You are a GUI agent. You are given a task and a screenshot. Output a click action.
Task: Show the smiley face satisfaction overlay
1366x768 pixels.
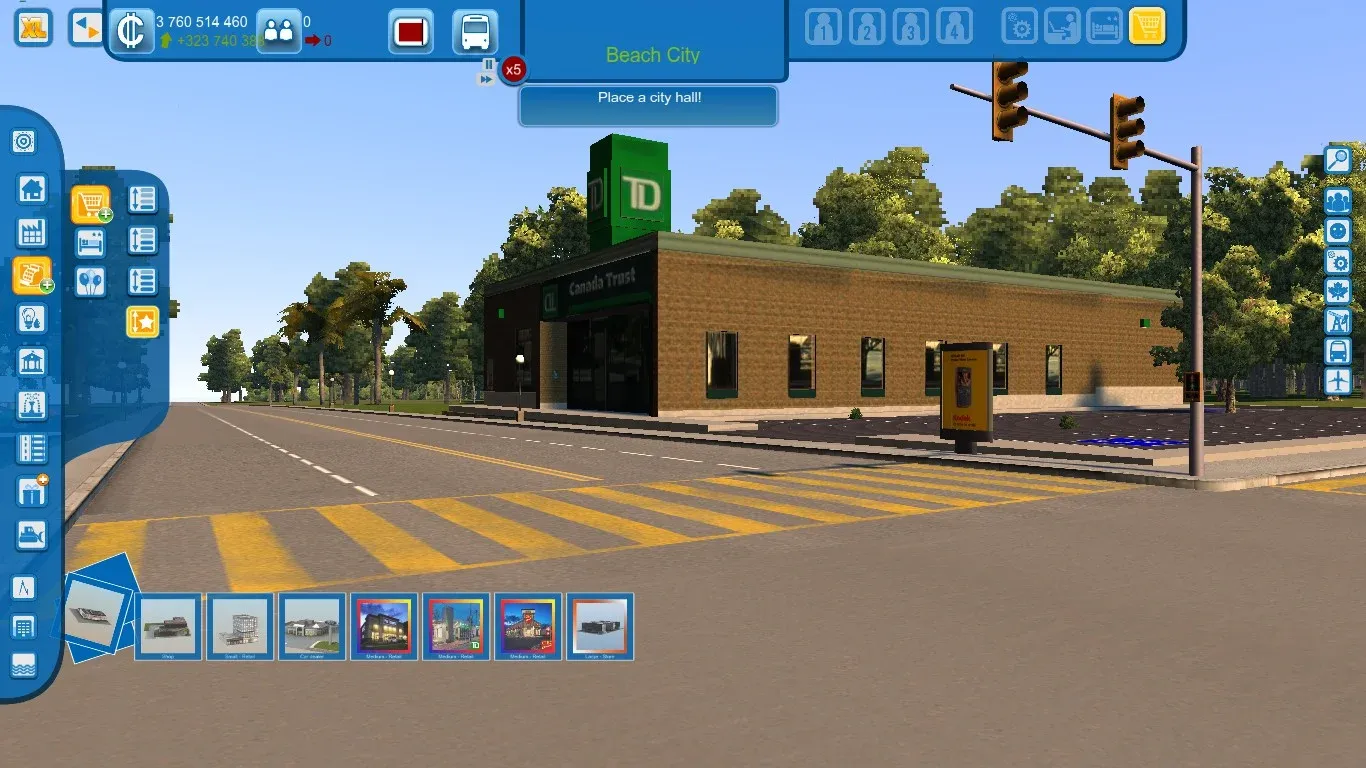(x=1337, y=231)
